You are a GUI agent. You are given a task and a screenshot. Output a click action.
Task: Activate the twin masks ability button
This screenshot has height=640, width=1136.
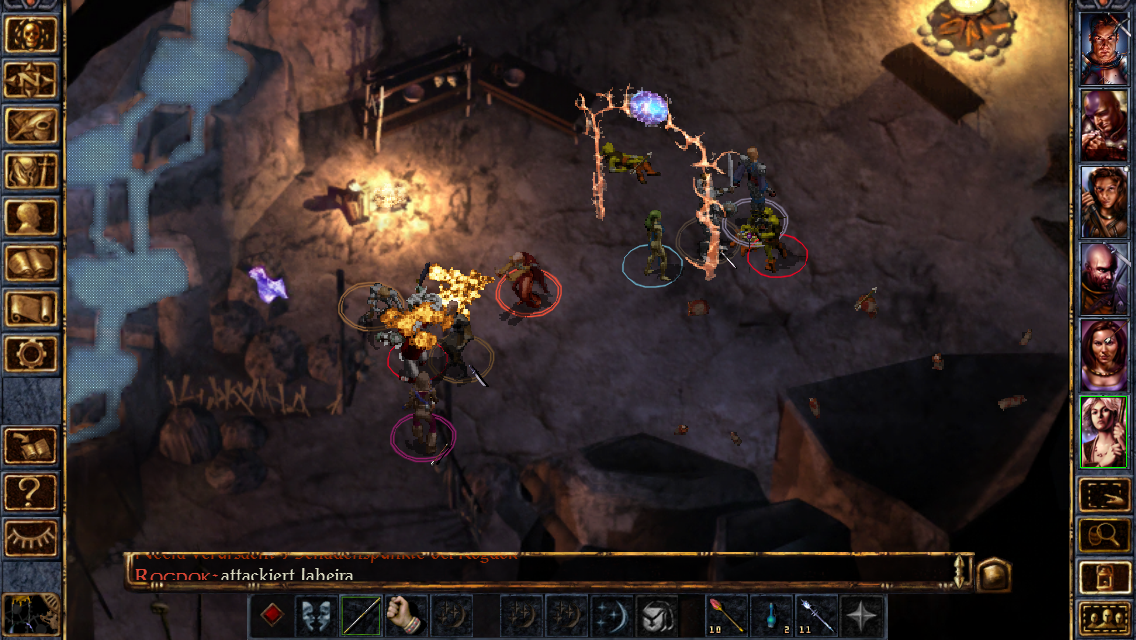[x=315, y=615]
